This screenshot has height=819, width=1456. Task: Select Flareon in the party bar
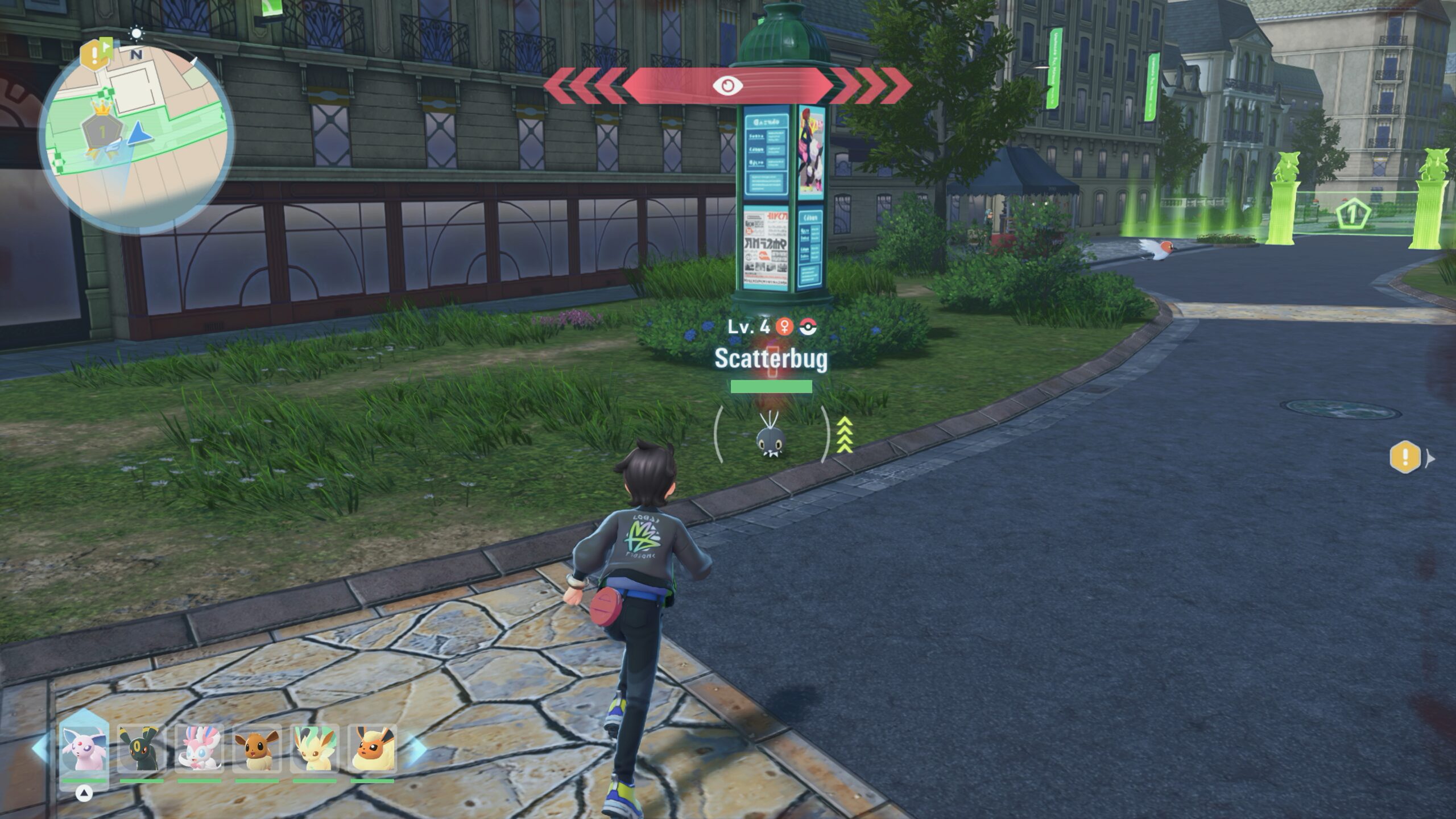[372, 747]
